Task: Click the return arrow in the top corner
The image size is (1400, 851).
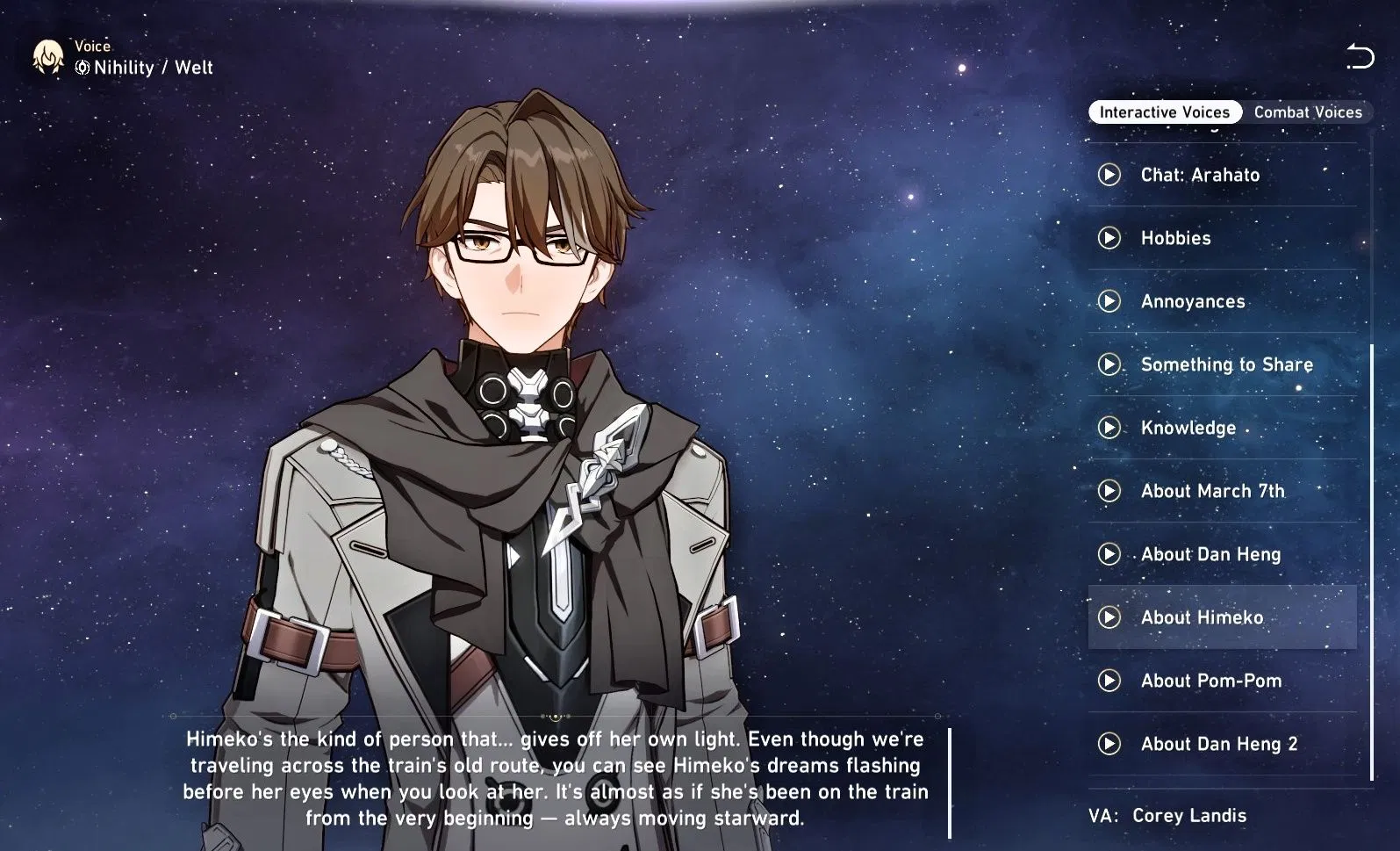Action: [1361, 57]
